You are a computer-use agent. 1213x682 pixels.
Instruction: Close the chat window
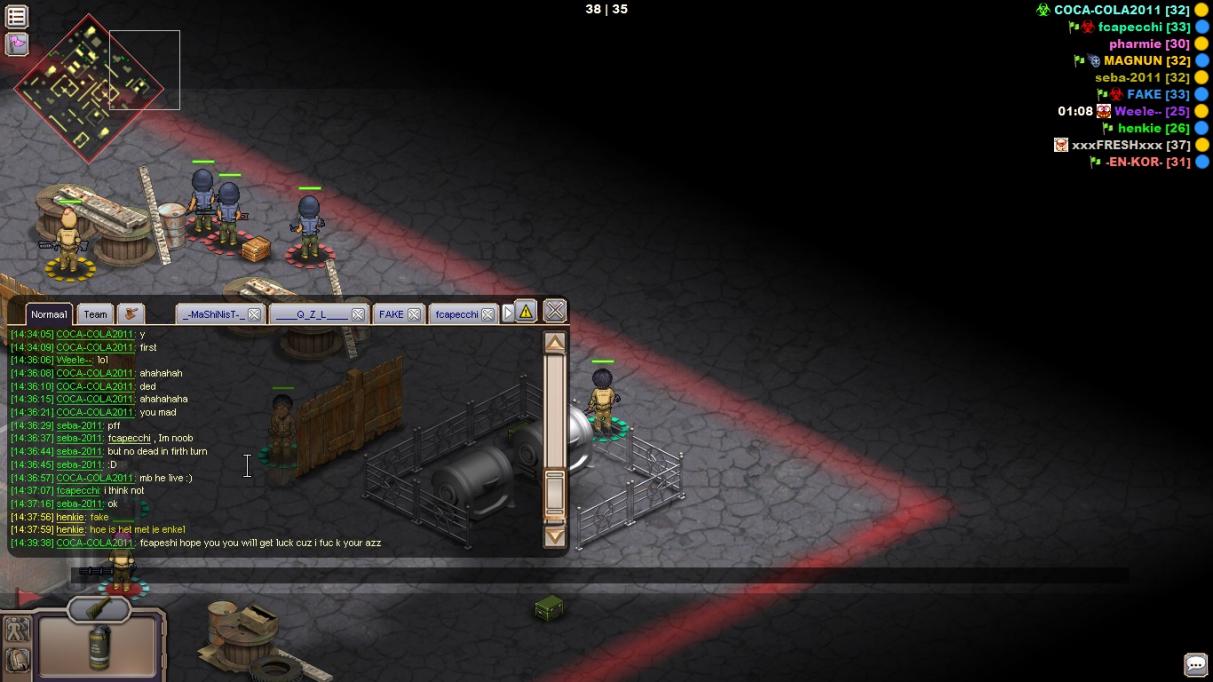click(555, 310)
